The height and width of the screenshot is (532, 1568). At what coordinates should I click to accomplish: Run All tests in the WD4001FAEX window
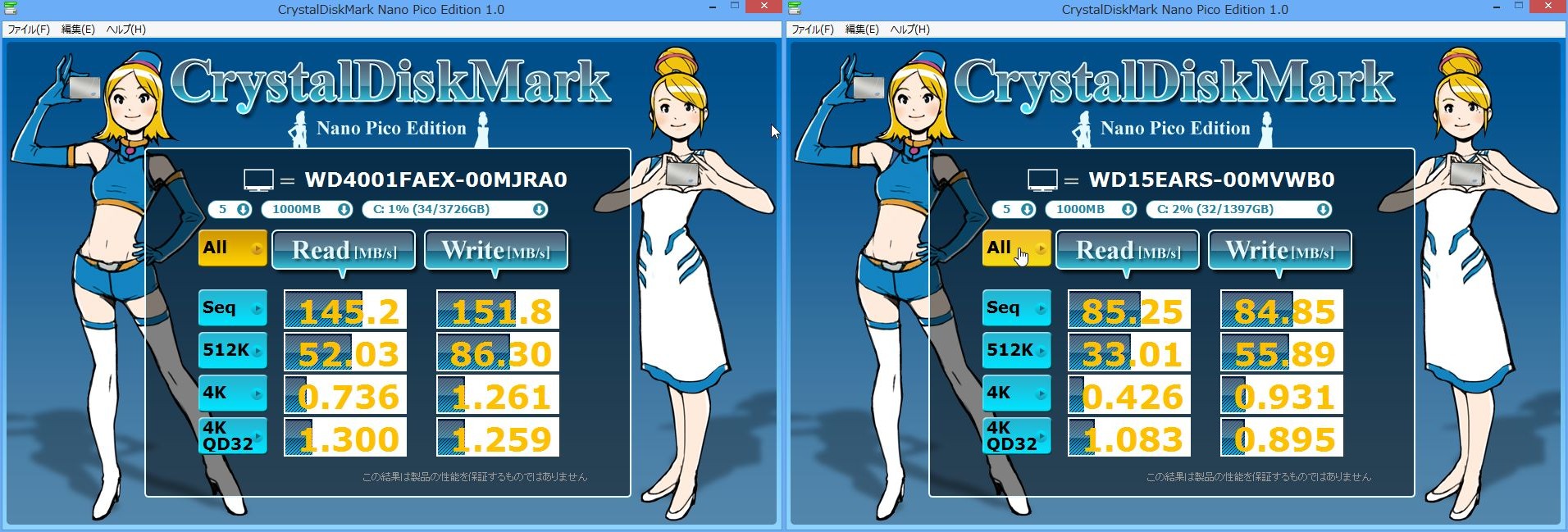tap(233, 248)
